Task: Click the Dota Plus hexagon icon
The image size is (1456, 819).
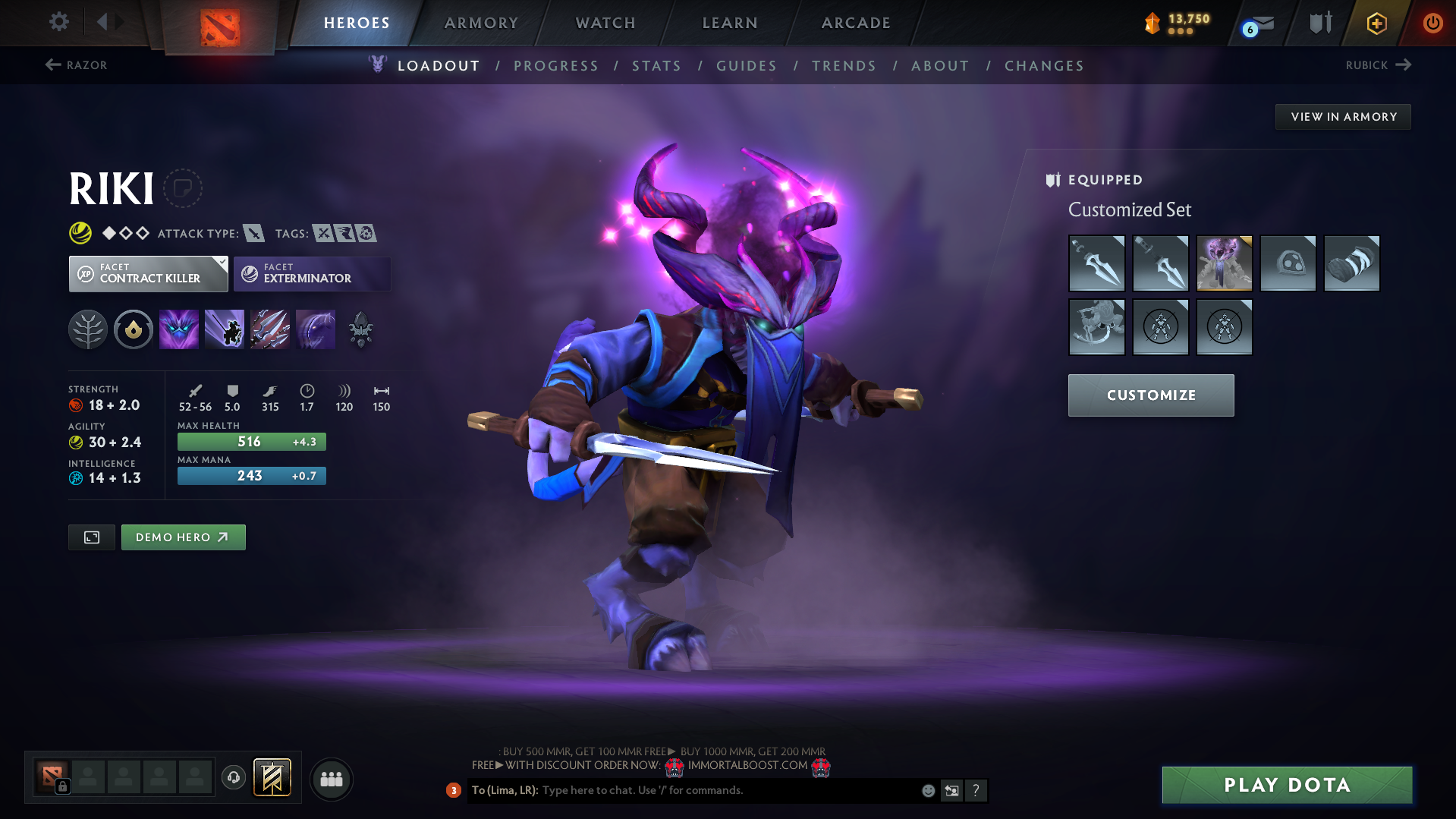Action: tap(1376, 23)
